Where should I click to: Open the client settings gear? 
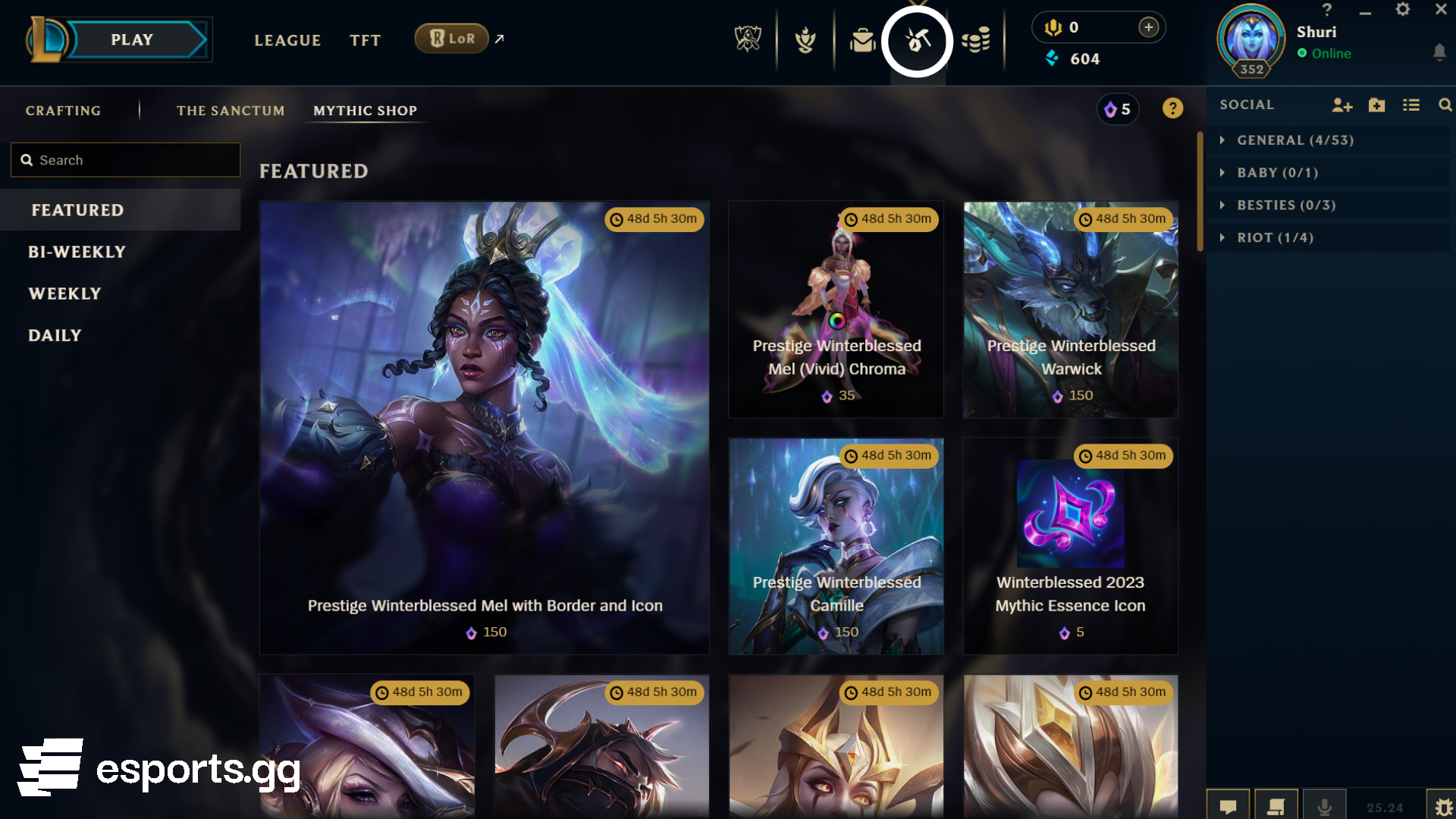click(x=1403, y=10)
